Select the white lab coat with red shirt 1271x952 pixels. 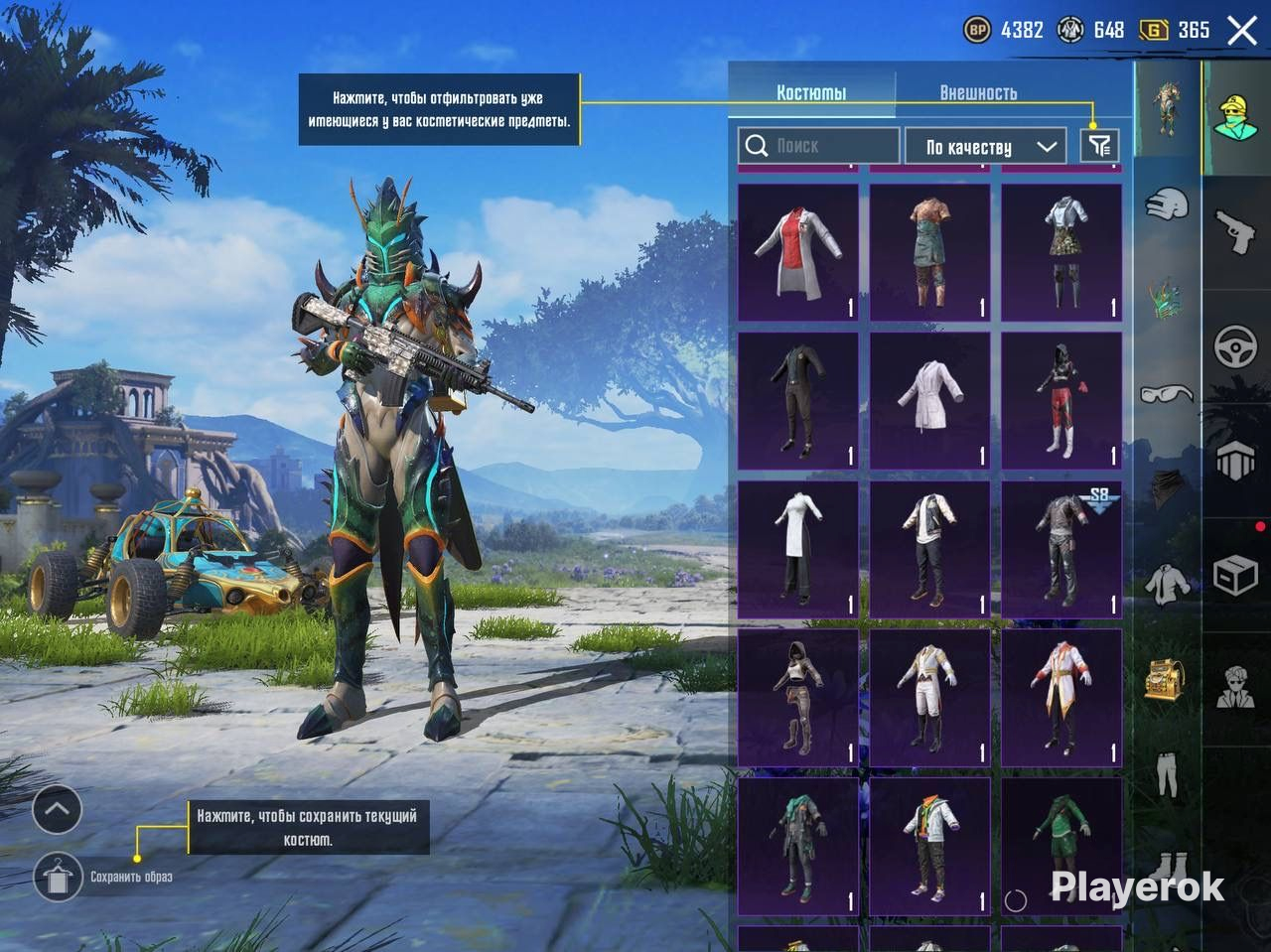(798, 252)
